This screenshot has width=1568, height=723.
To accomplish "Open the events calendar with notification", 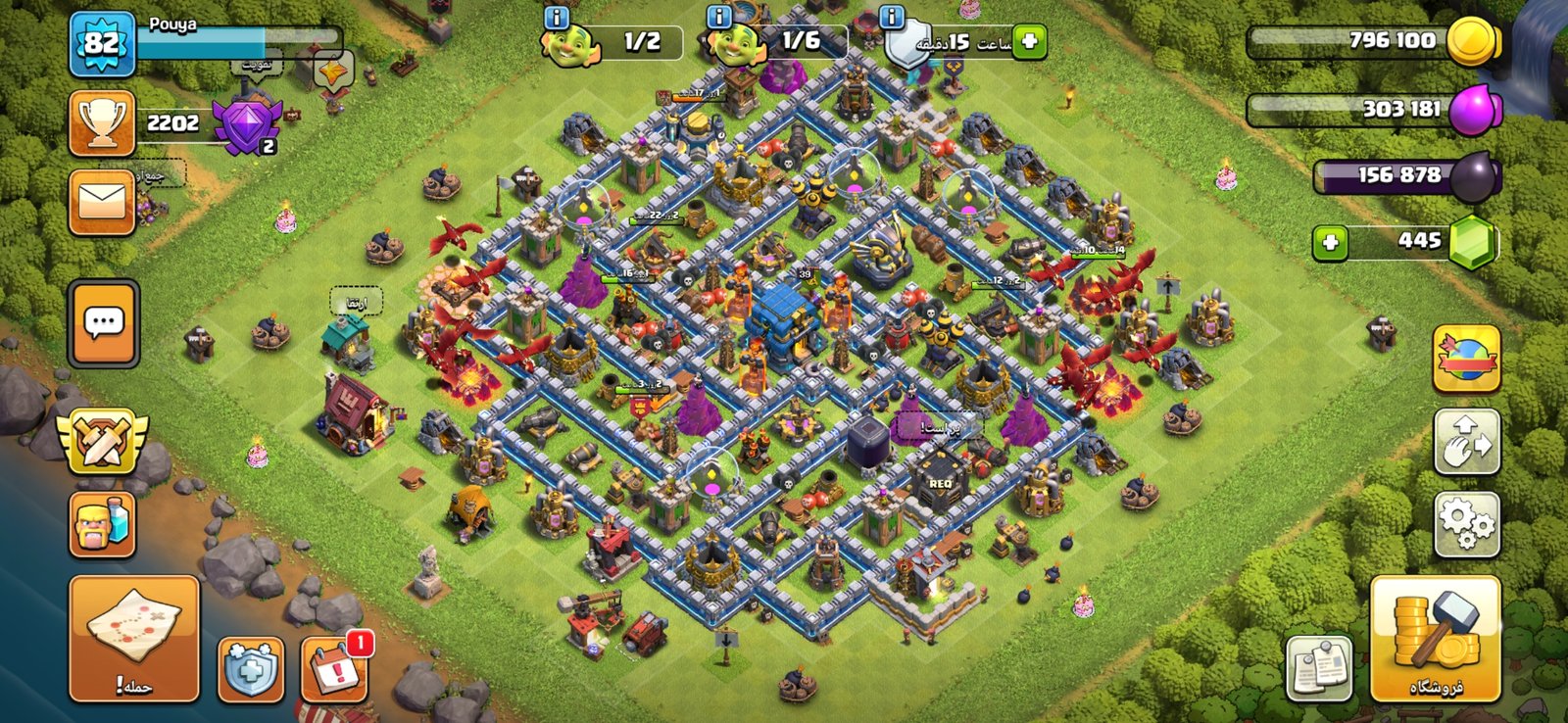I will pos(334,669).
